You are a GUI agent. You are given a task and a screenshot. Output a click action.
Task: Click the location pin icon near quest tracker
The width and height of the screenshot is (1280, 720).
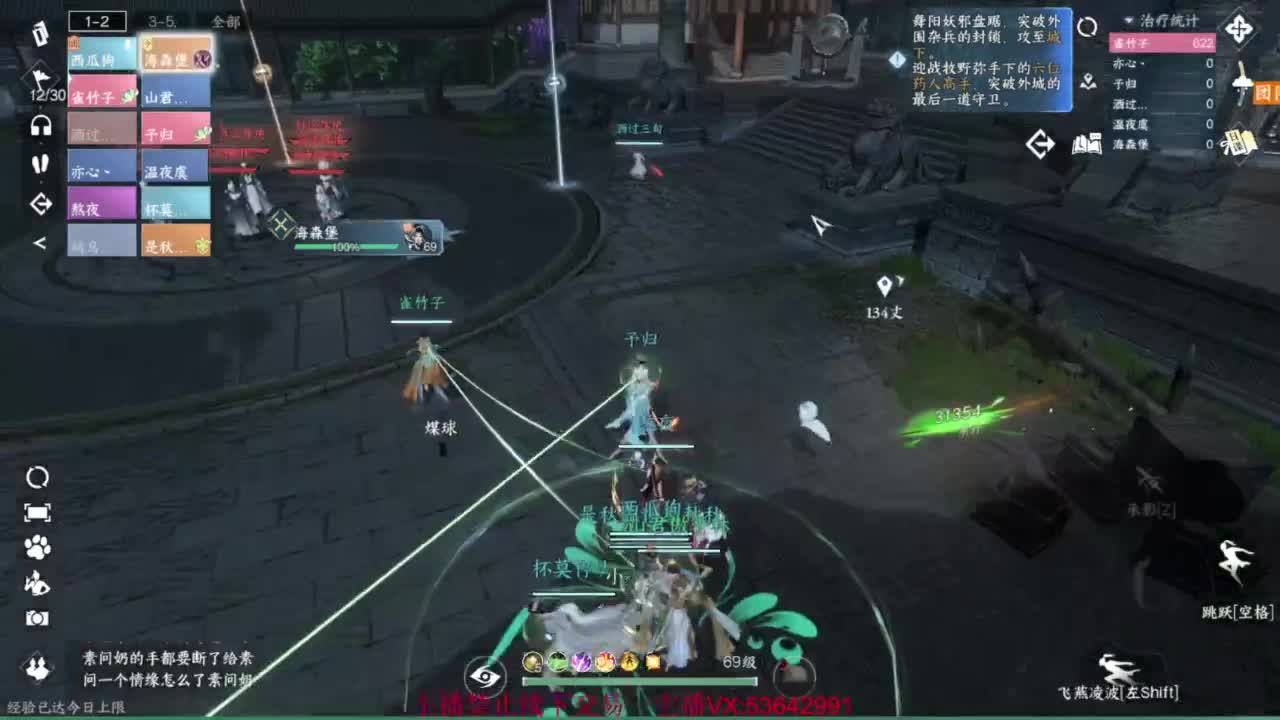pyautogui.click(x=1090, y=82)
